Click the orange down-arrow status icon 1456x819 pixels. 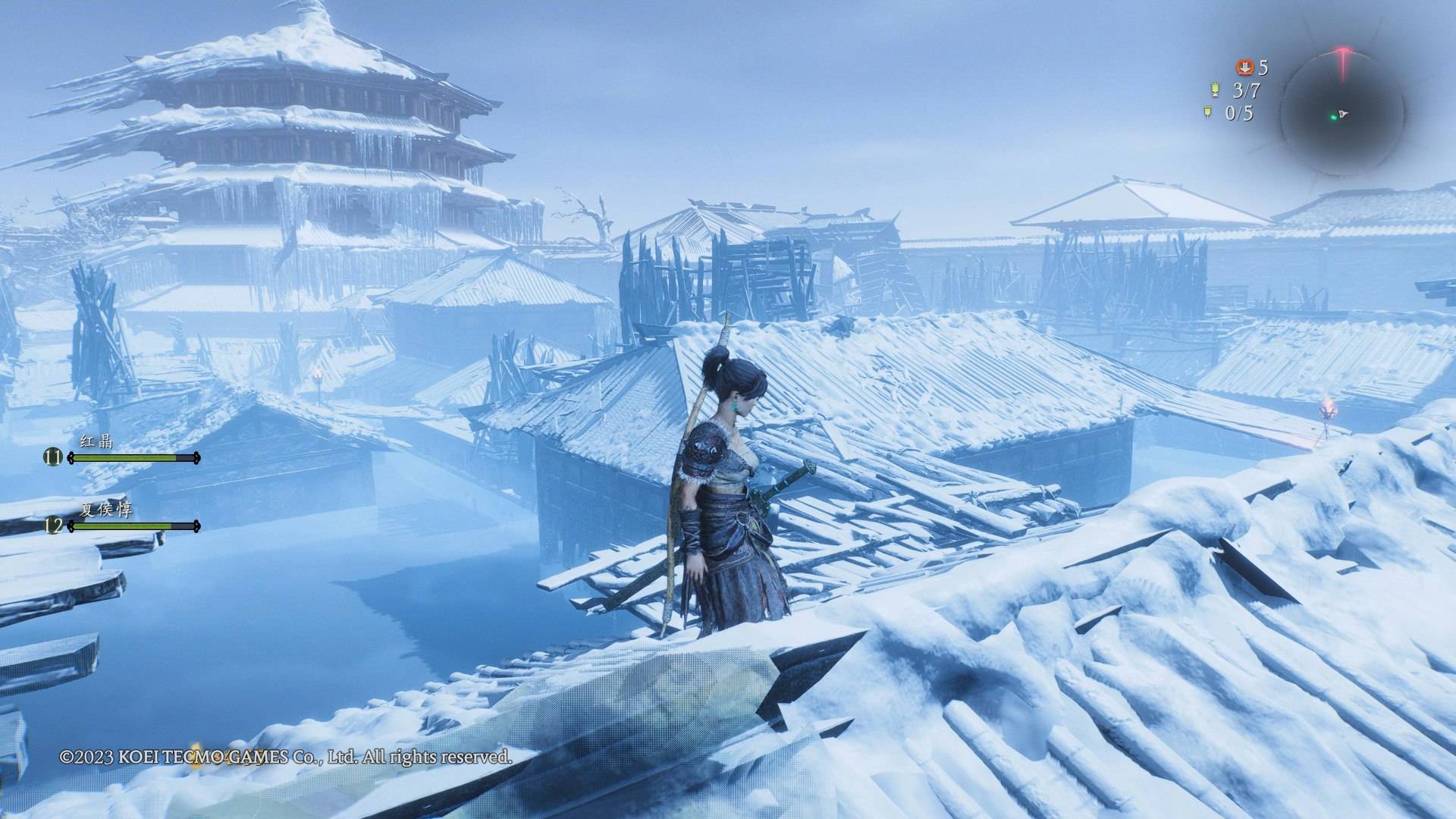1244,67
